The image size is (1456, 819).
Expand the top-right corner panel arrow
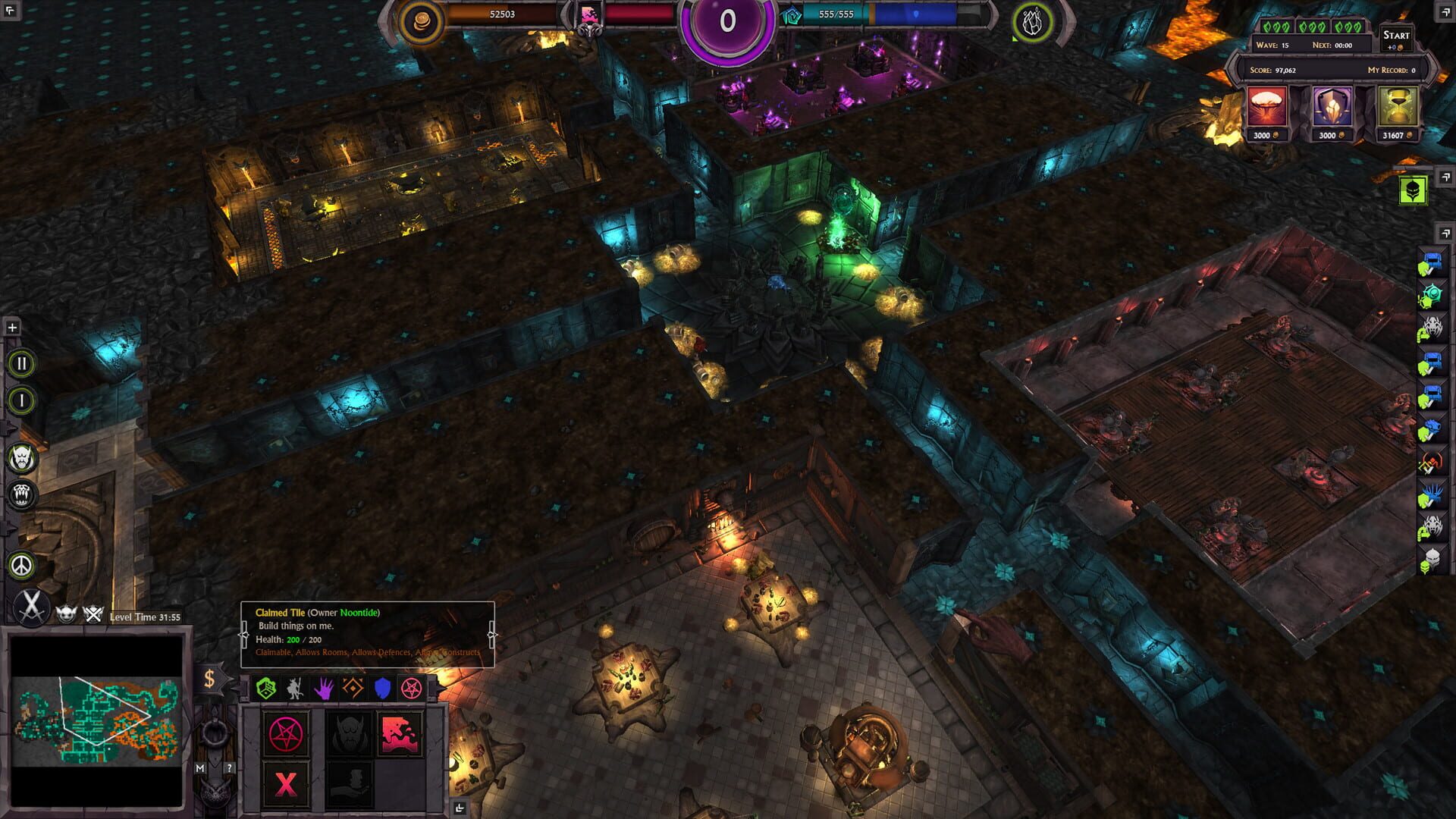1447,13
